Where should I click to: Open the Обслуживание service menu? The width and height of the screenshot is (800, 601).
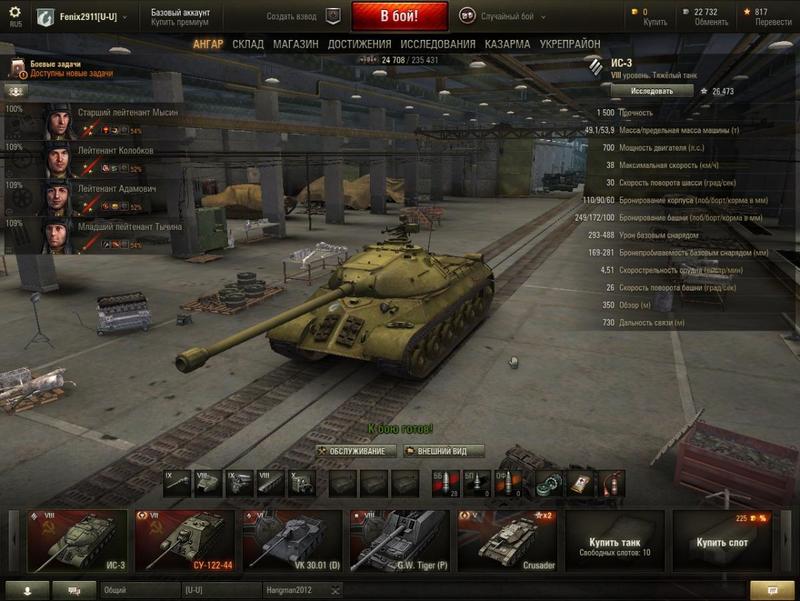(356, 451)
